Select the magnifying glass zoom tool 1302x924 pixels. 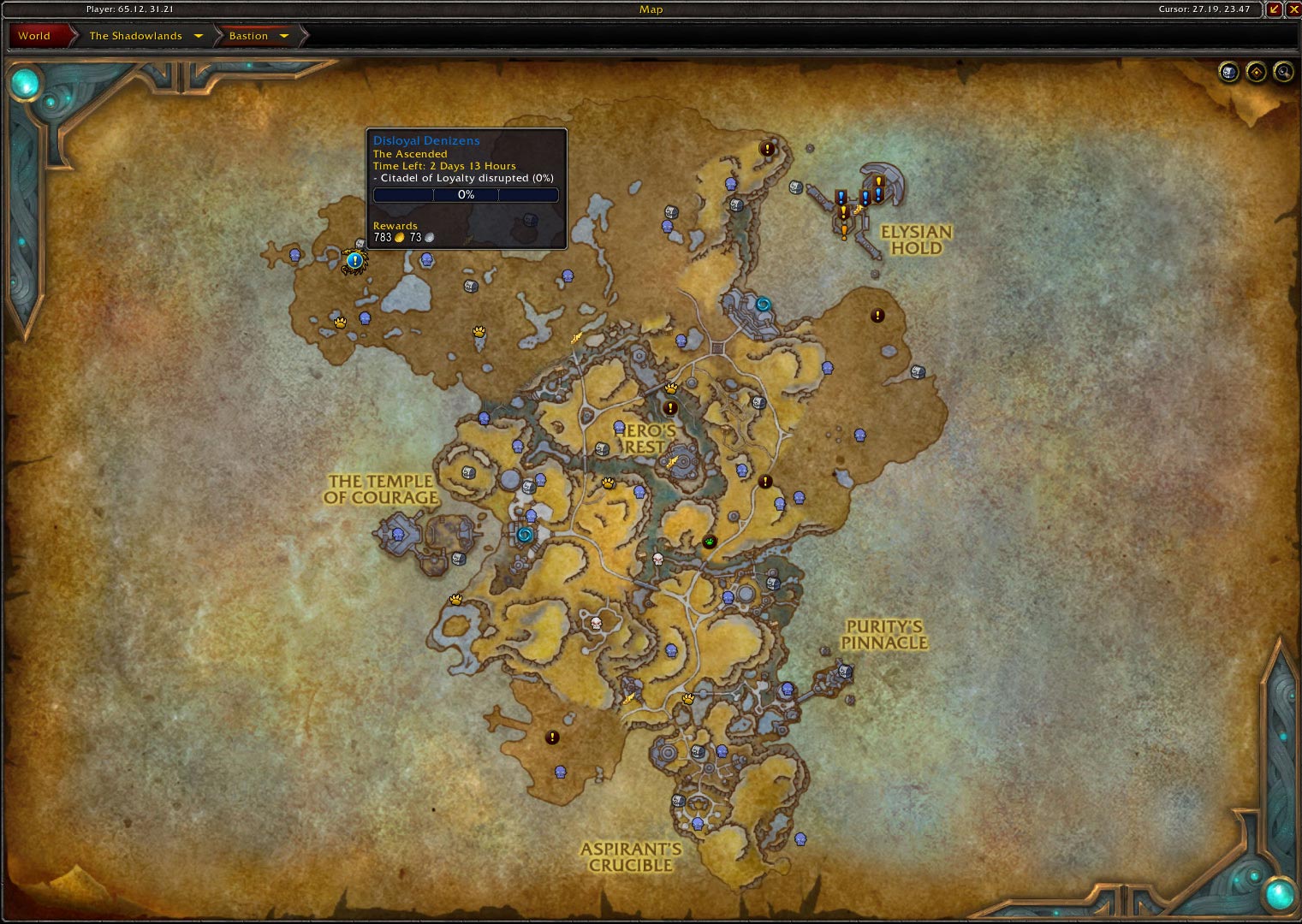[1281, 73]
